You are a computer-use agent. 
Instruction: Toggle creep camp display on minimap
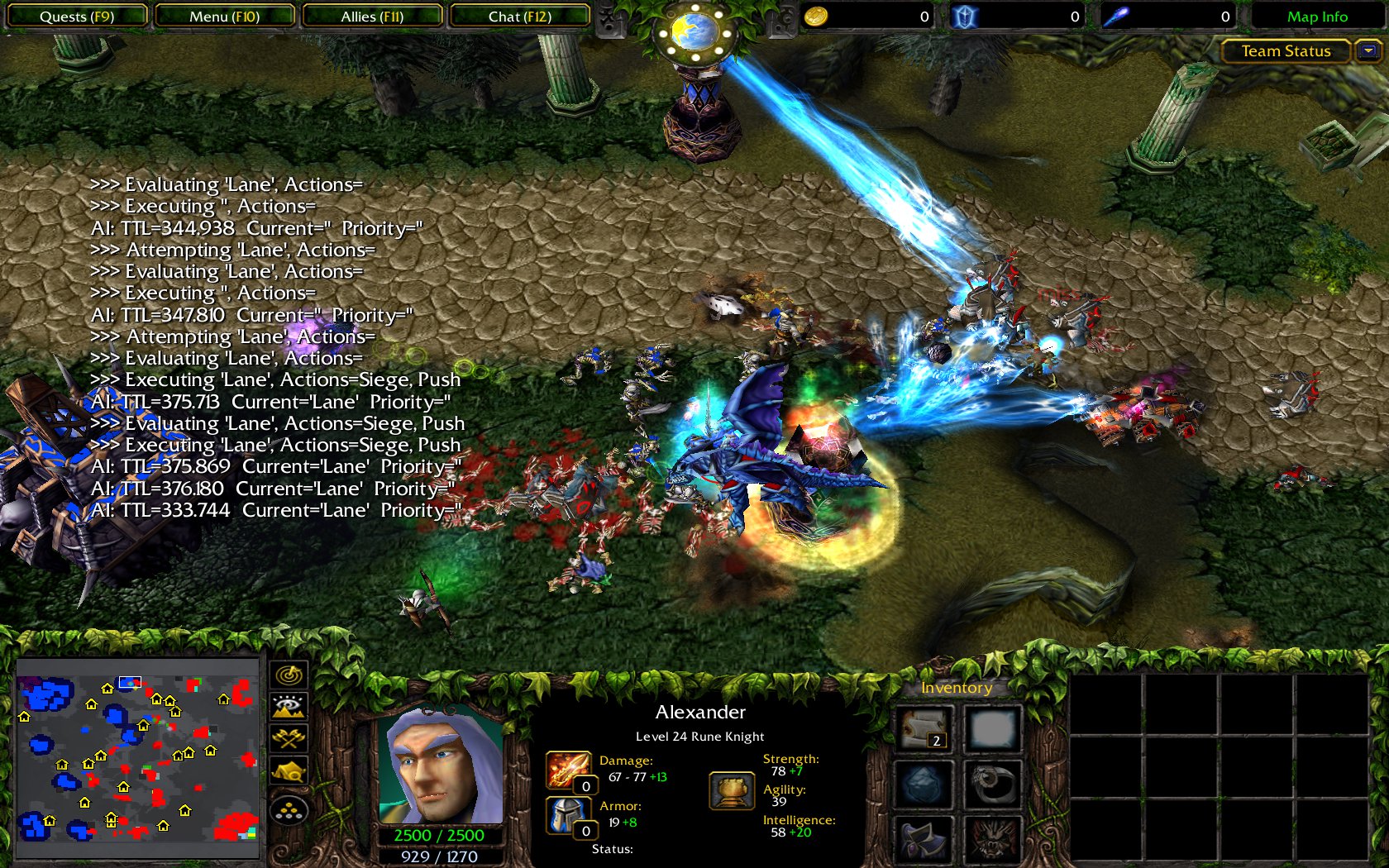point(289,772)
